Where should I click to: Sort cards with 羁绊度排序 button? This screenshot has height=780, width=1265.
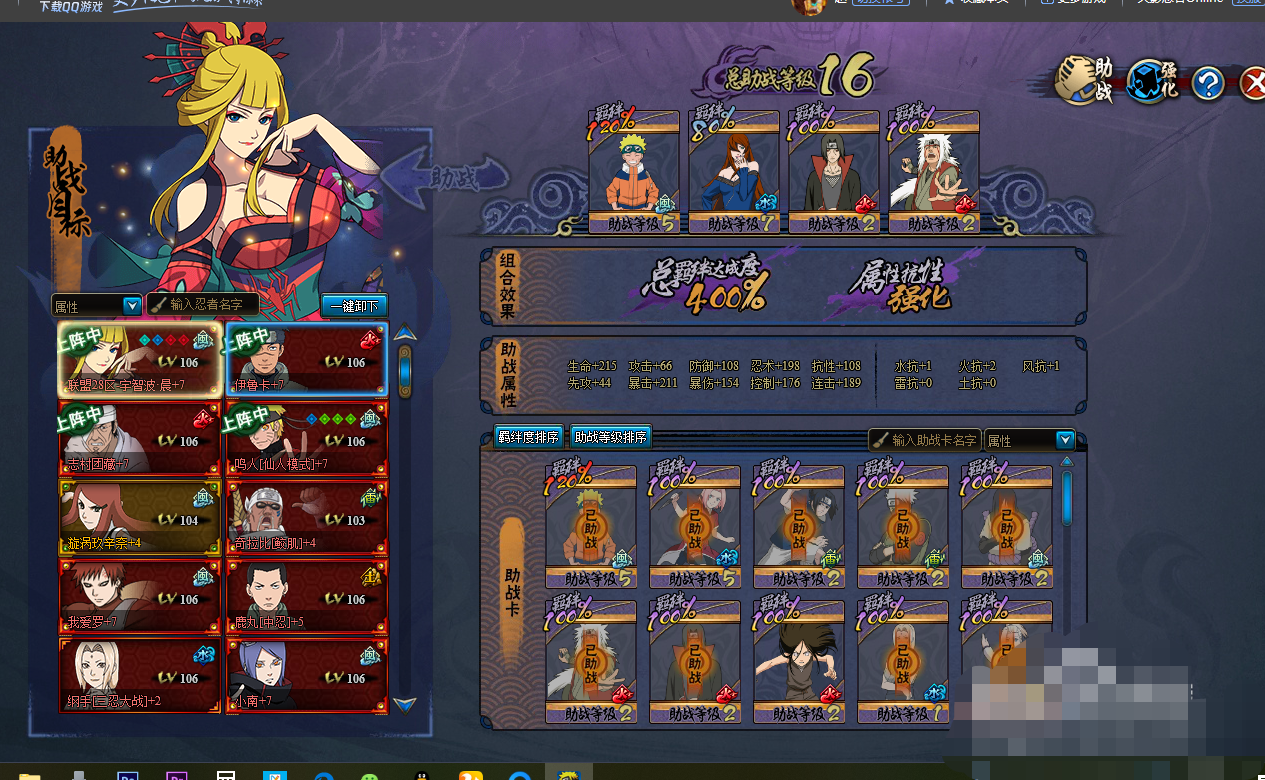coord(528,437)
